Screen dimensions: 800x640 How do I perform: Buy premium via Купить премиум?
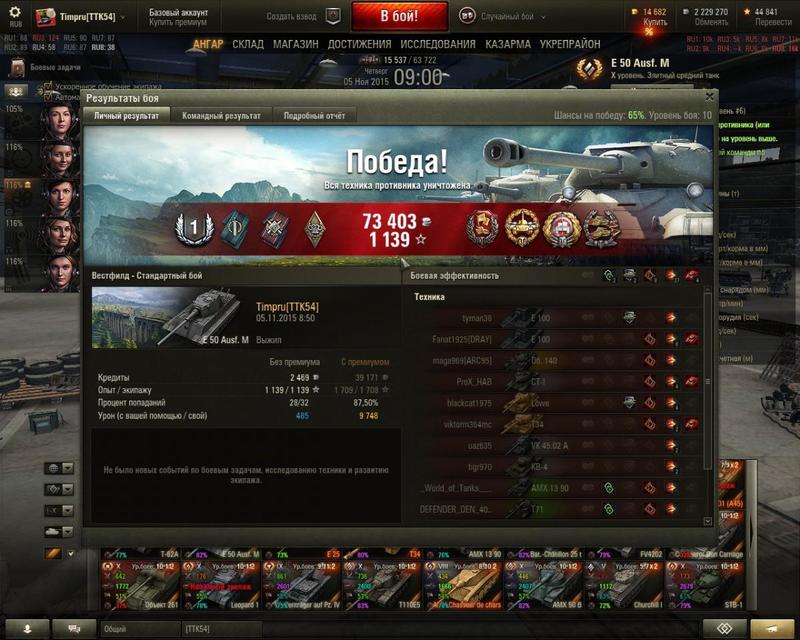(178, 22)
